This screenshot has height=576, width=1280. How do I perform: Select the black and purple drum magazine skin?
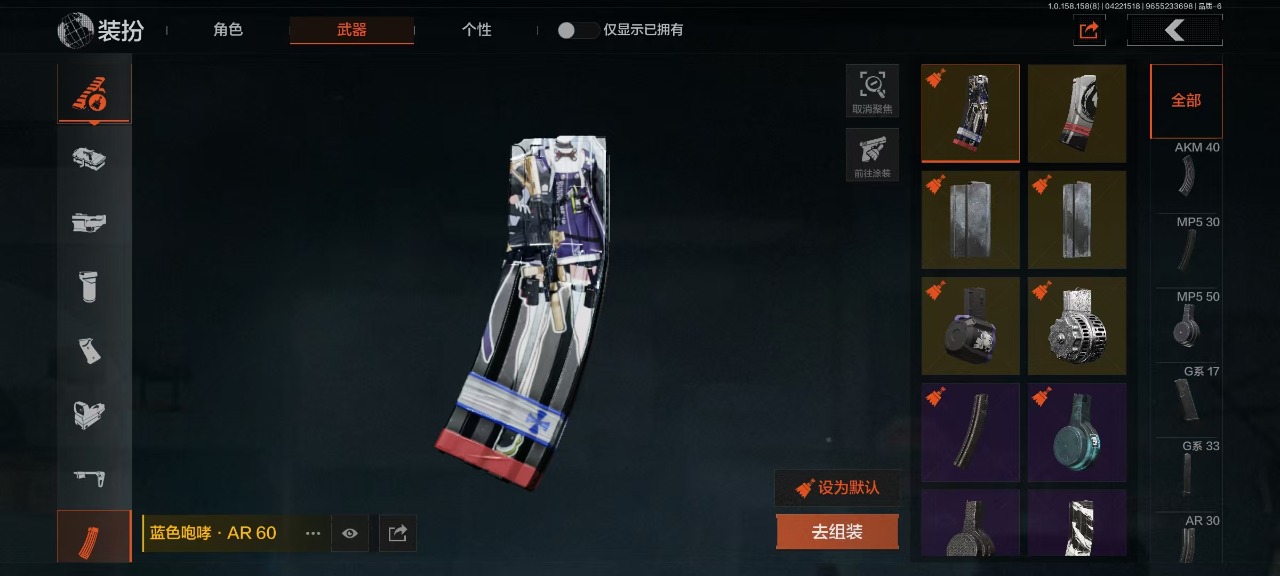click(x=970, y=326)
